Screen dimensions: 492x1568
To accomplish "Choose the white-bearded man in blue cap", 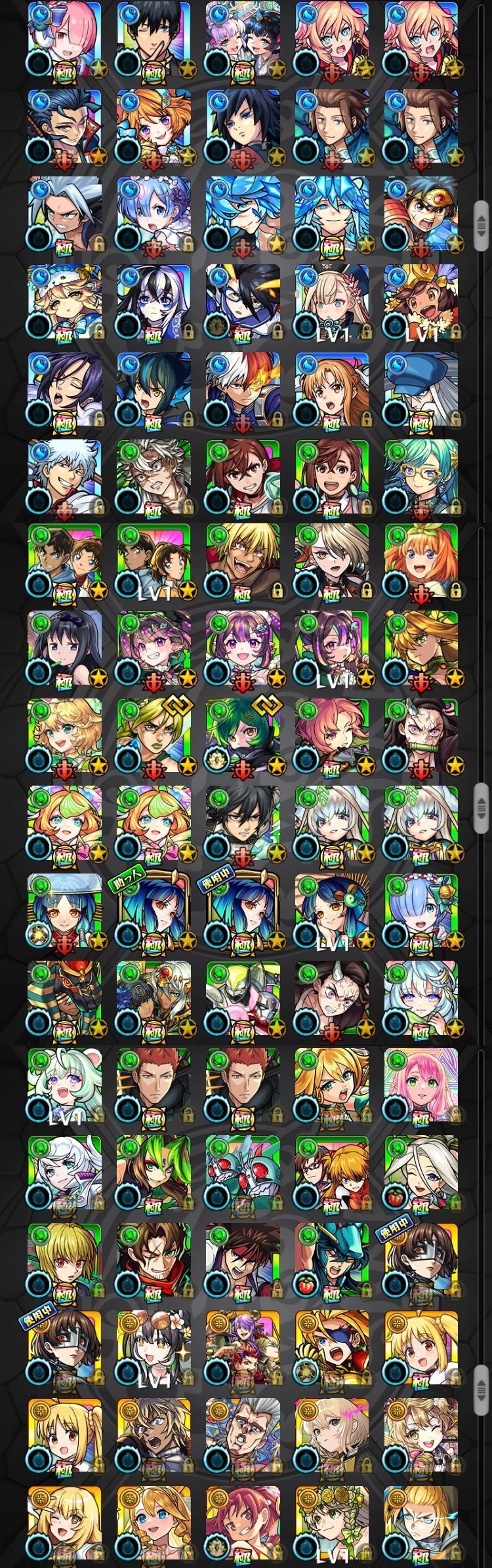I will coord(420,390).
